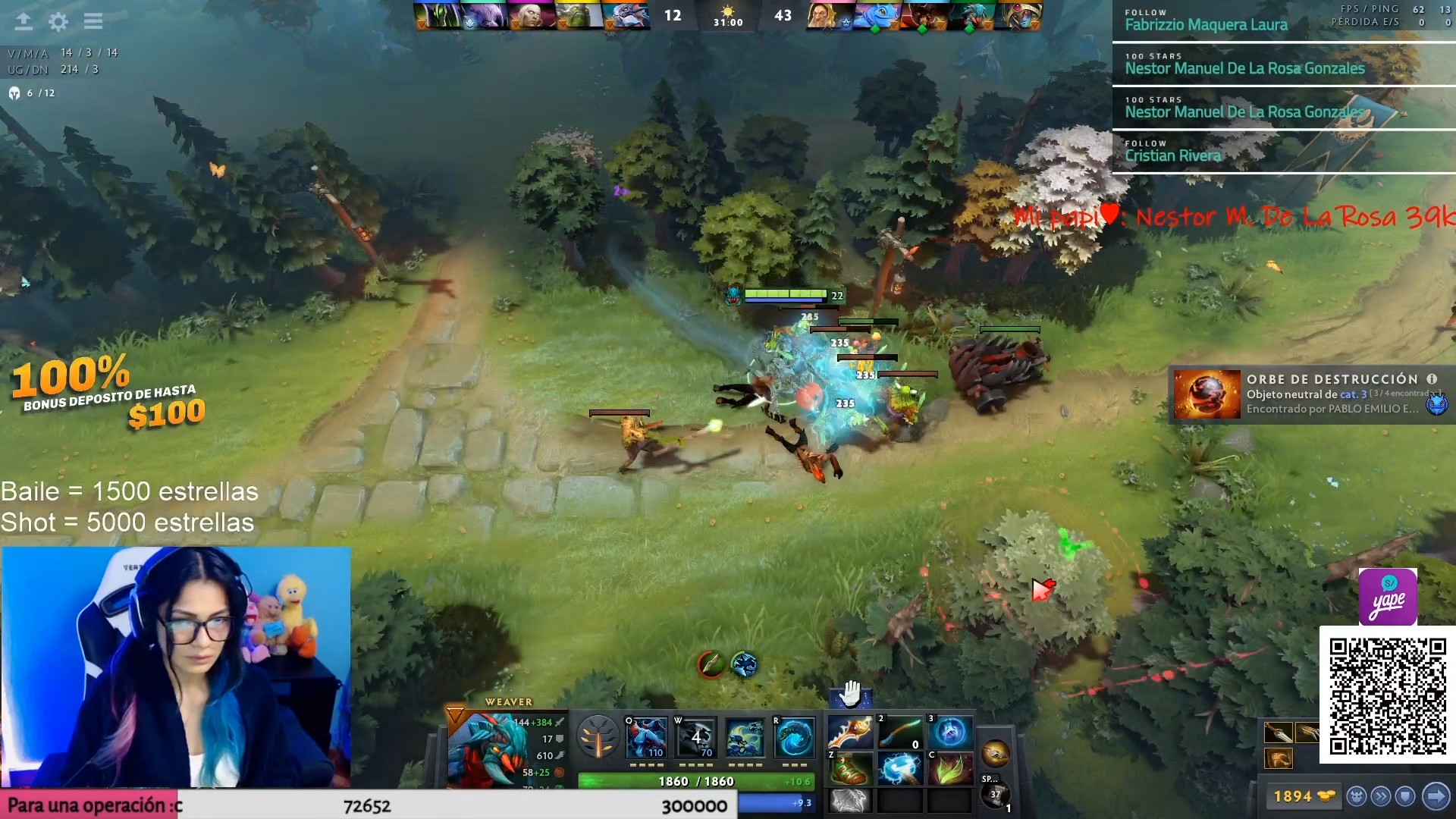Viewport: 1456px width, 819px height.
Task: Activate The Swarm ability (Q)
Action: pyautogui.click(x=646, y=737)
